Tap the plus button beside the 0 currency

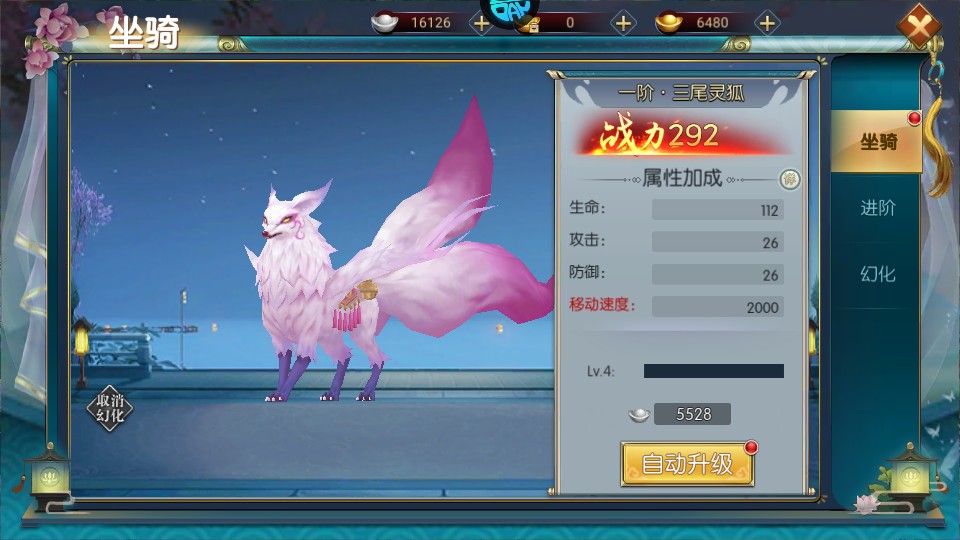[x=623, y=23]
